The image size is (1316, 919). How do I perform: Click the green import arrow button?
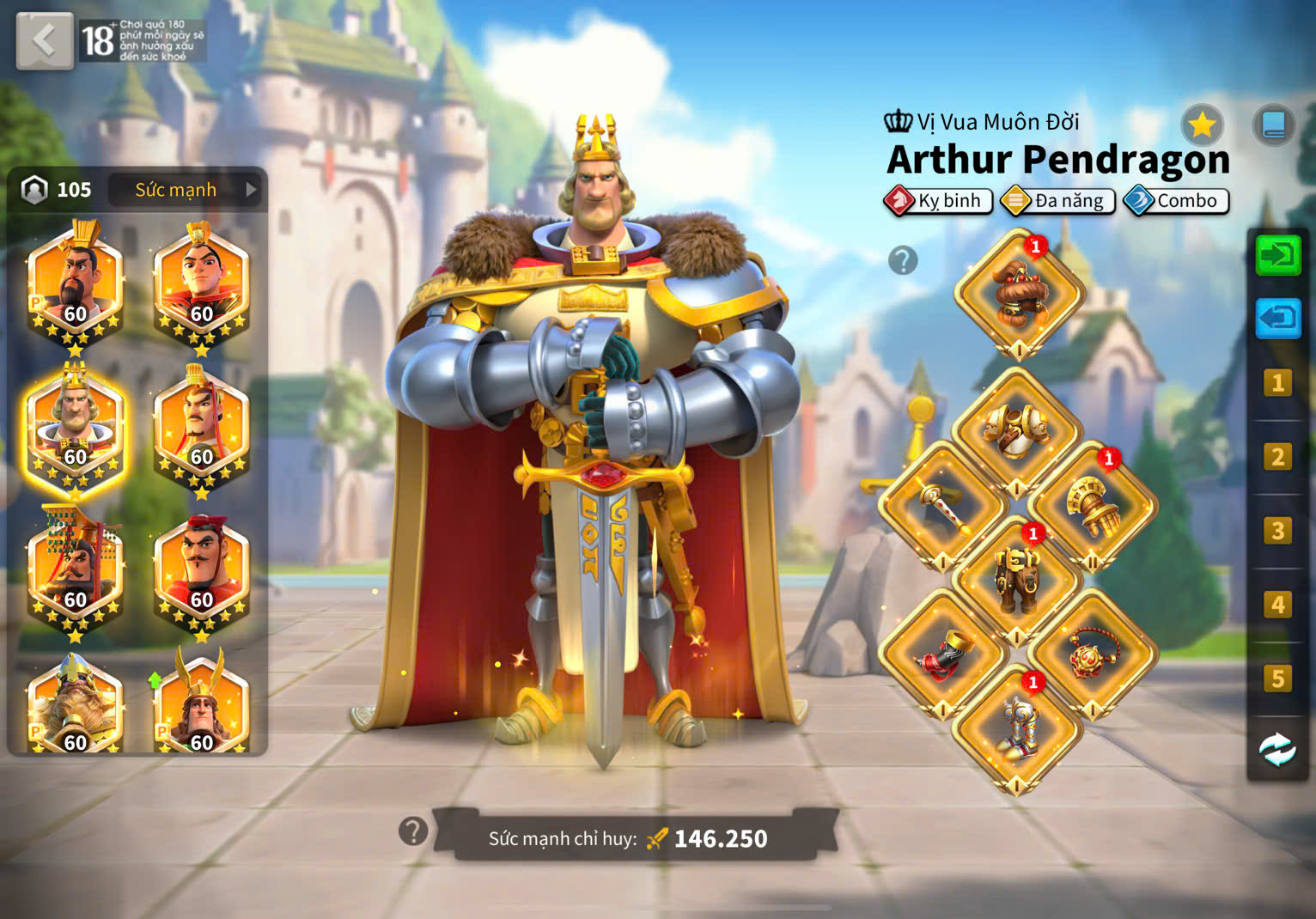[1278, 256]
